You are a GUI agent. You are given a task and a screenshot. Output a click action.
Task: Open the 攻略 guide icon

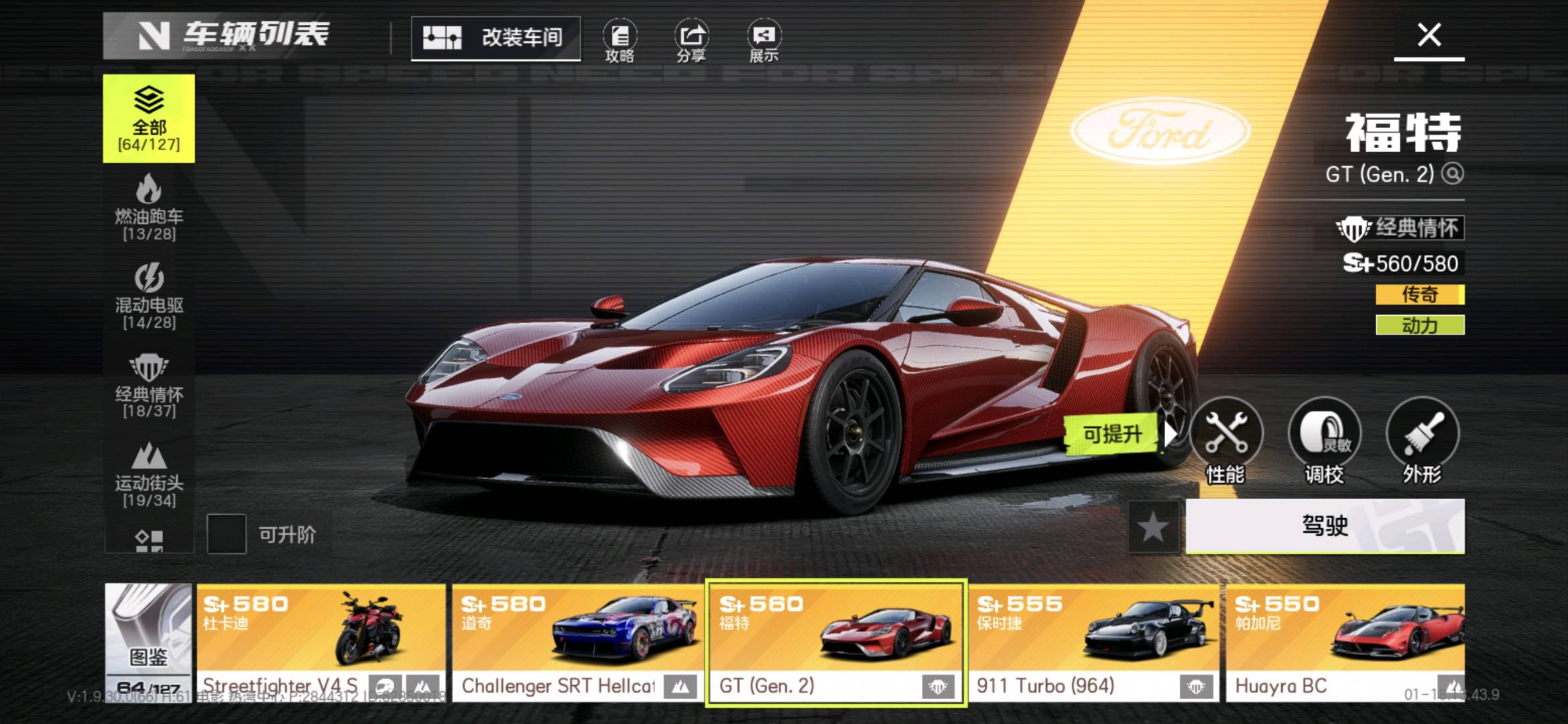point(619,41)
